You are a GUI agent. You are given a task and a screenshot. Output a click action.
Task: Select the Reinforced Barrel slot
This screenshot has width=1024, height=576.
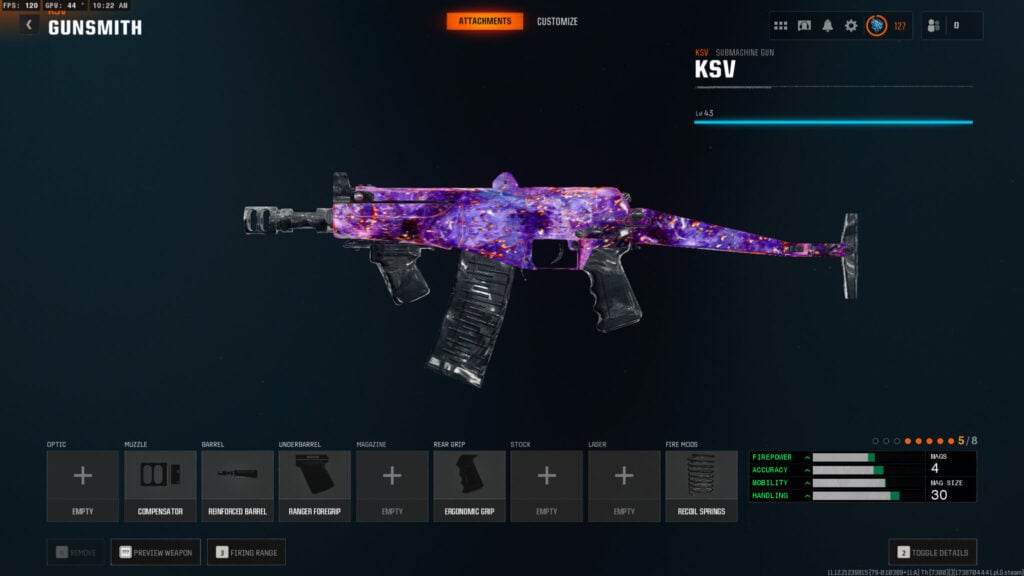pos(237,485)
